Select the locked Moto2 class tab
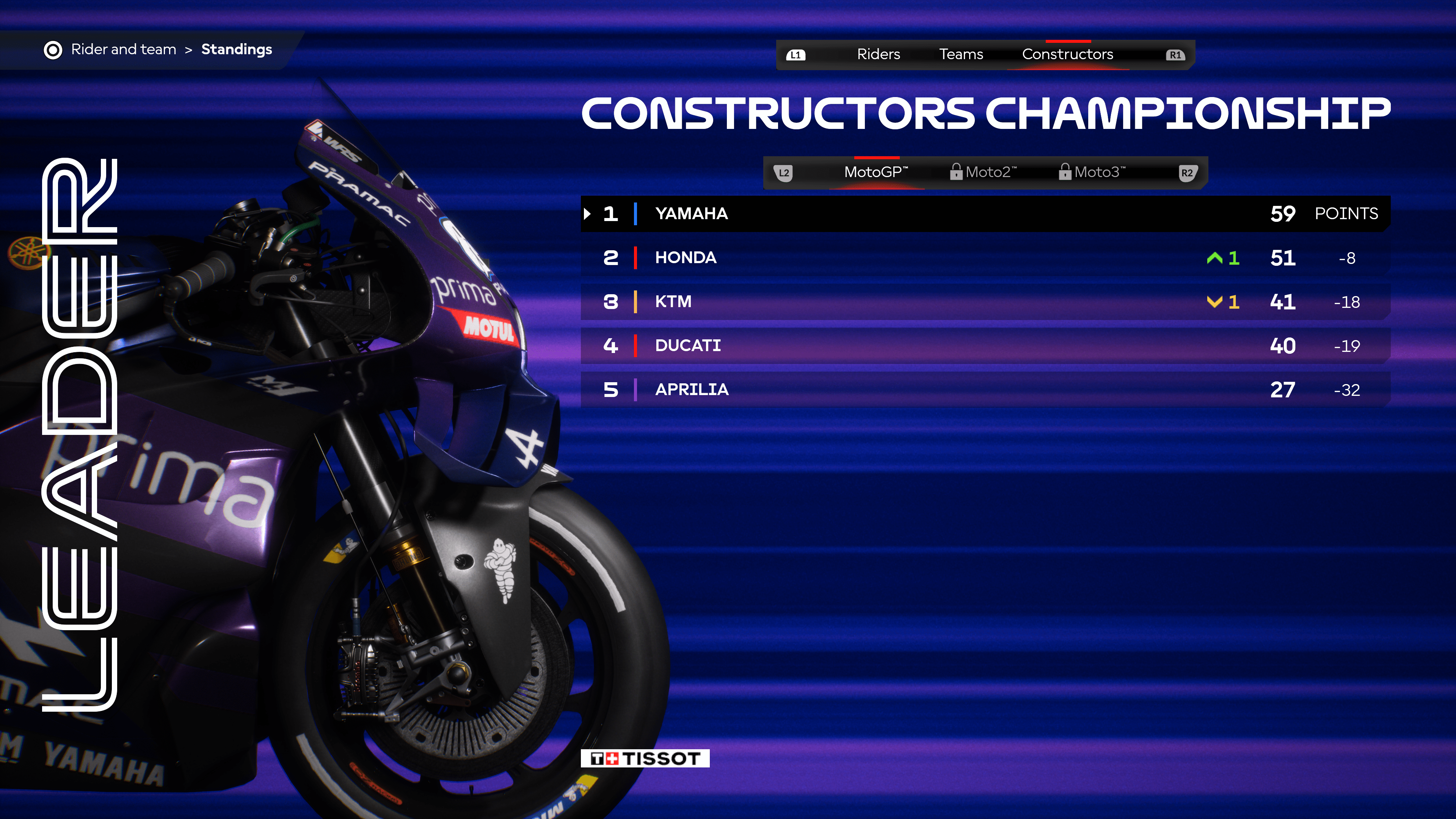The image size is (1456, 819). (x=984, y=173)
